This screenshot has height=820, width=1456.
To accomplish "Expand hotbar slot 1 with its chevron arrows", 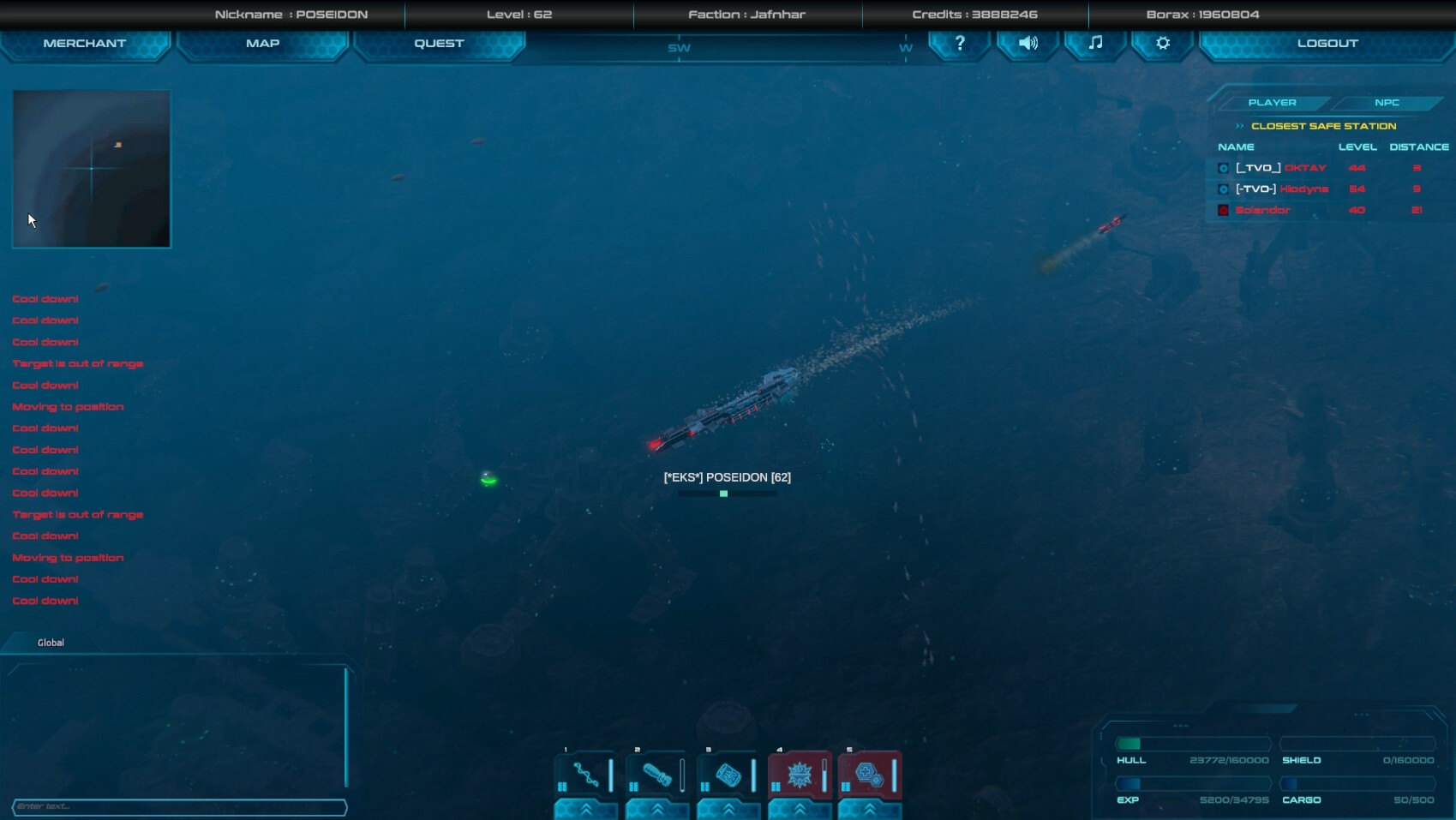I will [585, 809].
